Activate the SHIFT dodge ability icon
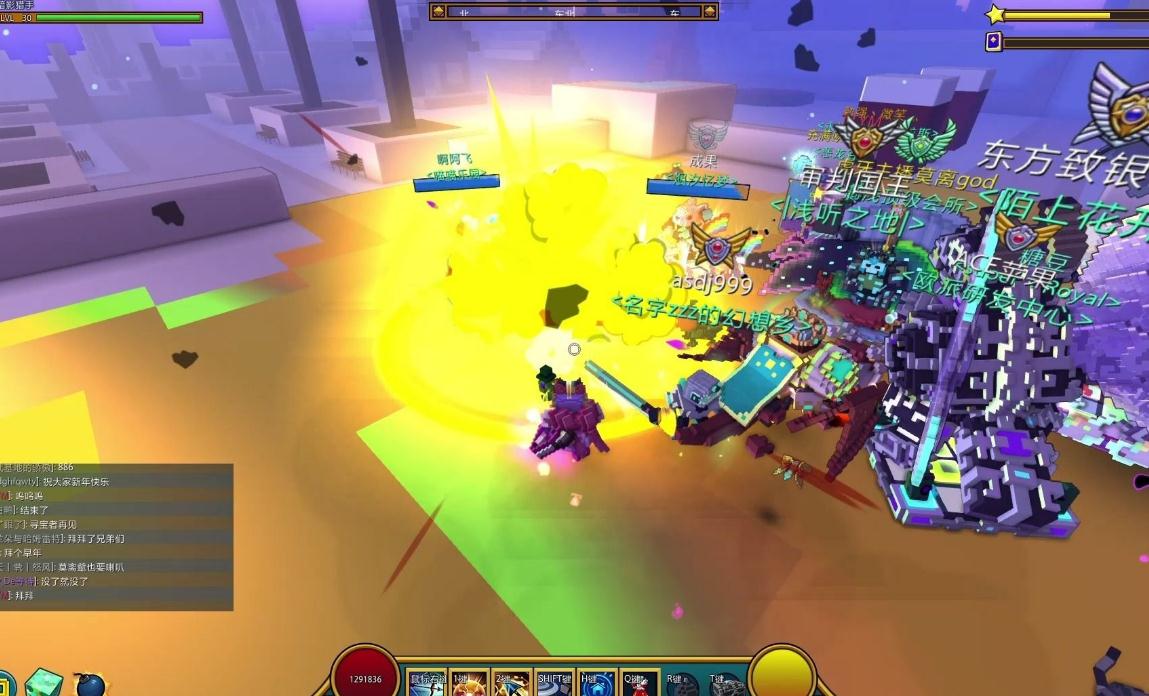This screenshot has width=1149, height=696. [x=555, y=684]
